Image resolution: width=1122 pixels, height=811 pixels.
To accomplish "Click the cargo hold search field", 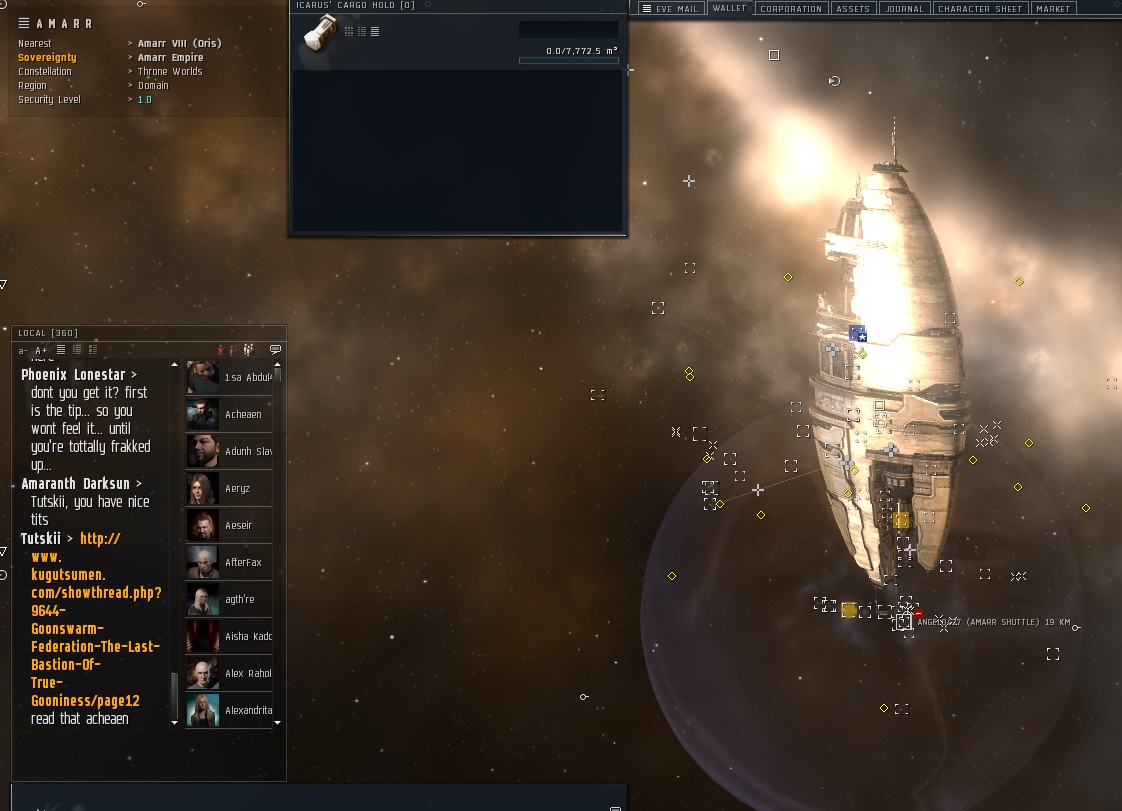I will pyautogui.click(x=568, y=30).
